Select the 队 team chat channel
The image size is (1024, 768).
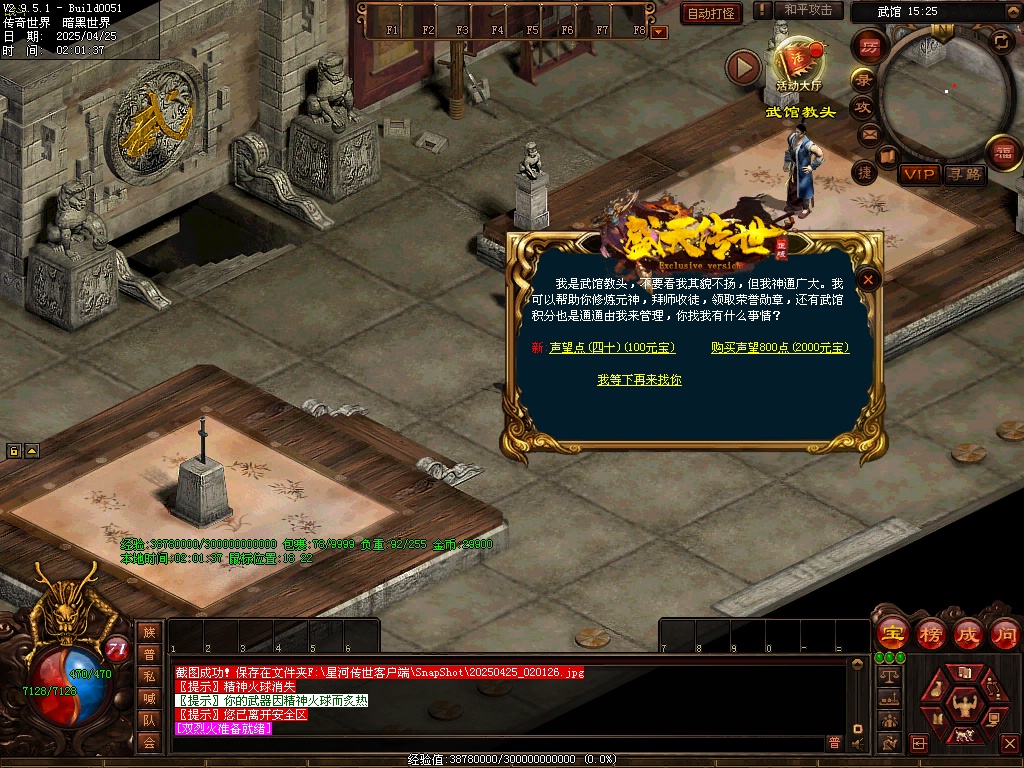149,719
